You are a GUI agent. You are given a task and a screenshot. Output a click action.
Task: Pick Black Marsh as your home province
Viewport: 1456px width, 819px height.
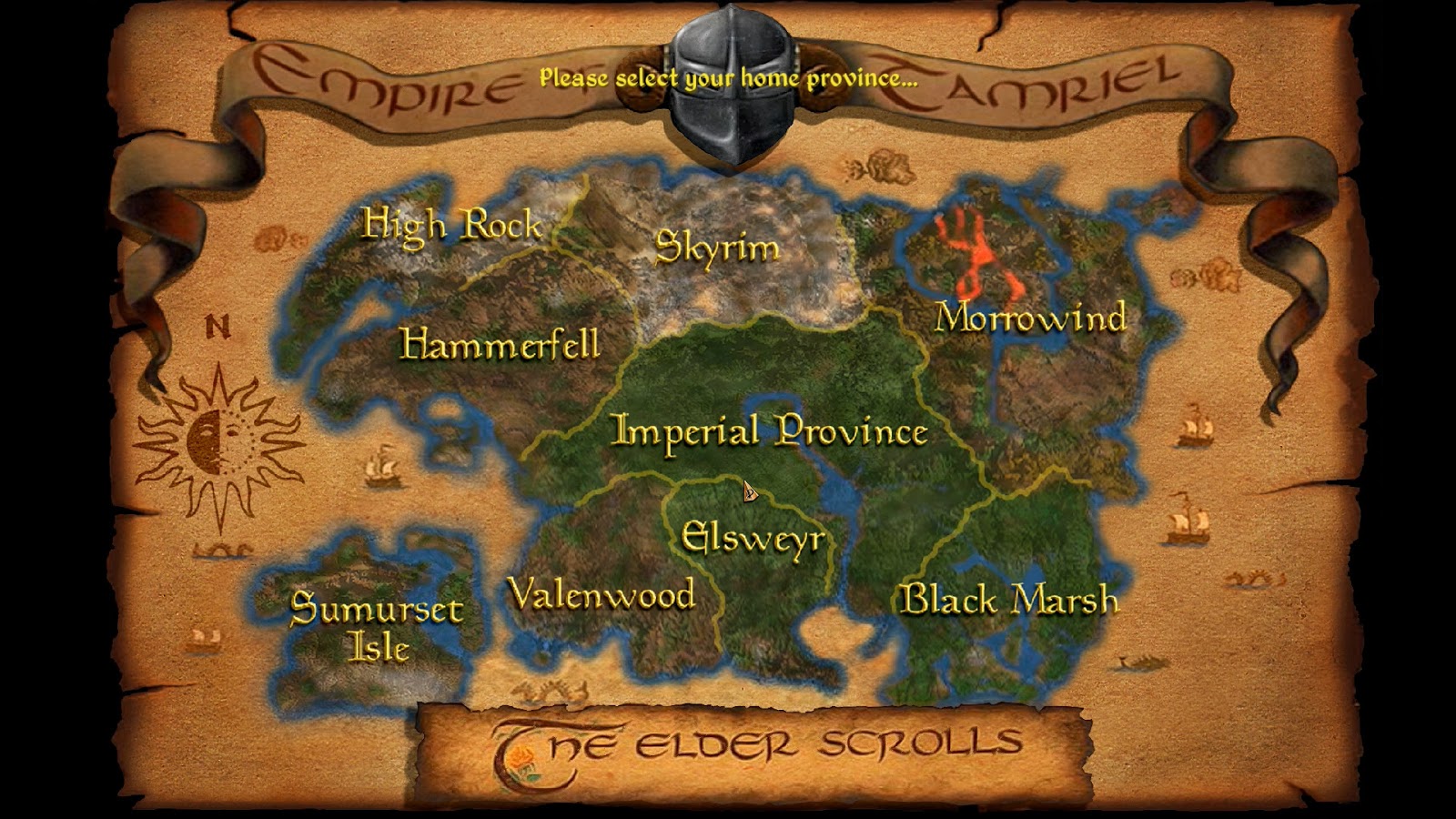click(1008, 599)
